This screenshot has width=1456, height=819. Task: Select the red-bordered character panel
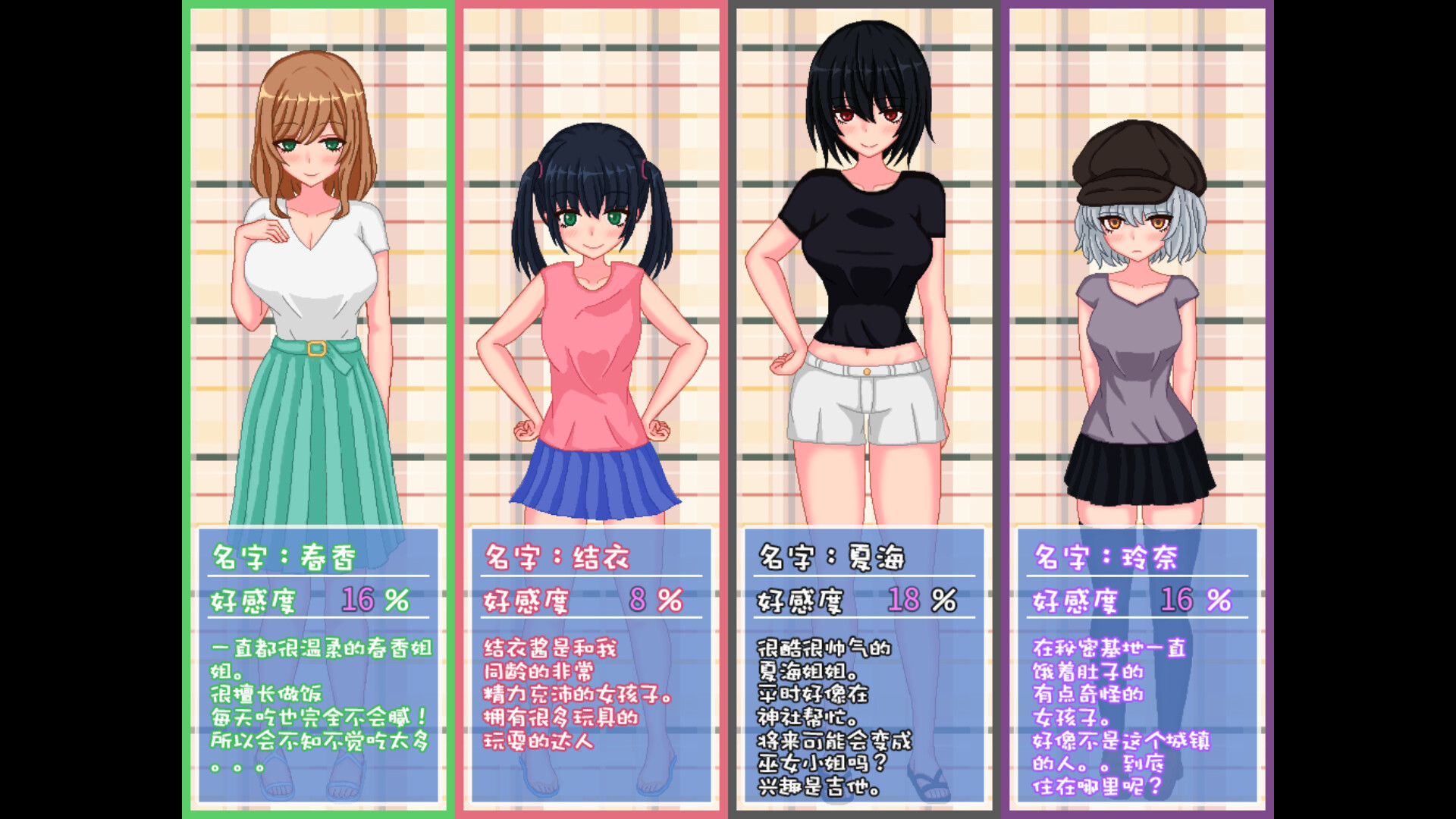click(x=591, y=409)
